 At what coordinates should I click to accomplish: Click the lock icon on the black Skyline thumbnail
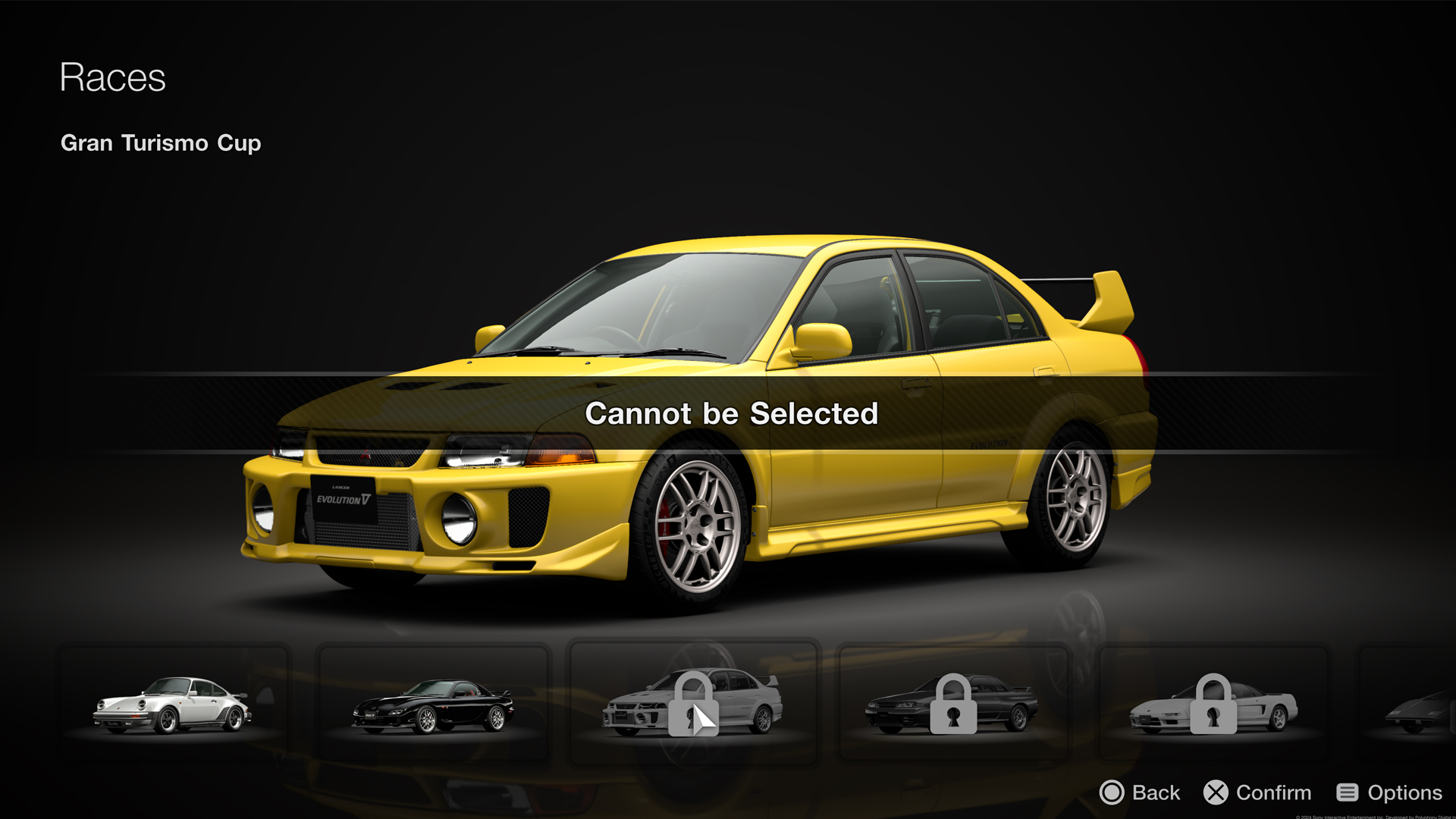(953, 705)
